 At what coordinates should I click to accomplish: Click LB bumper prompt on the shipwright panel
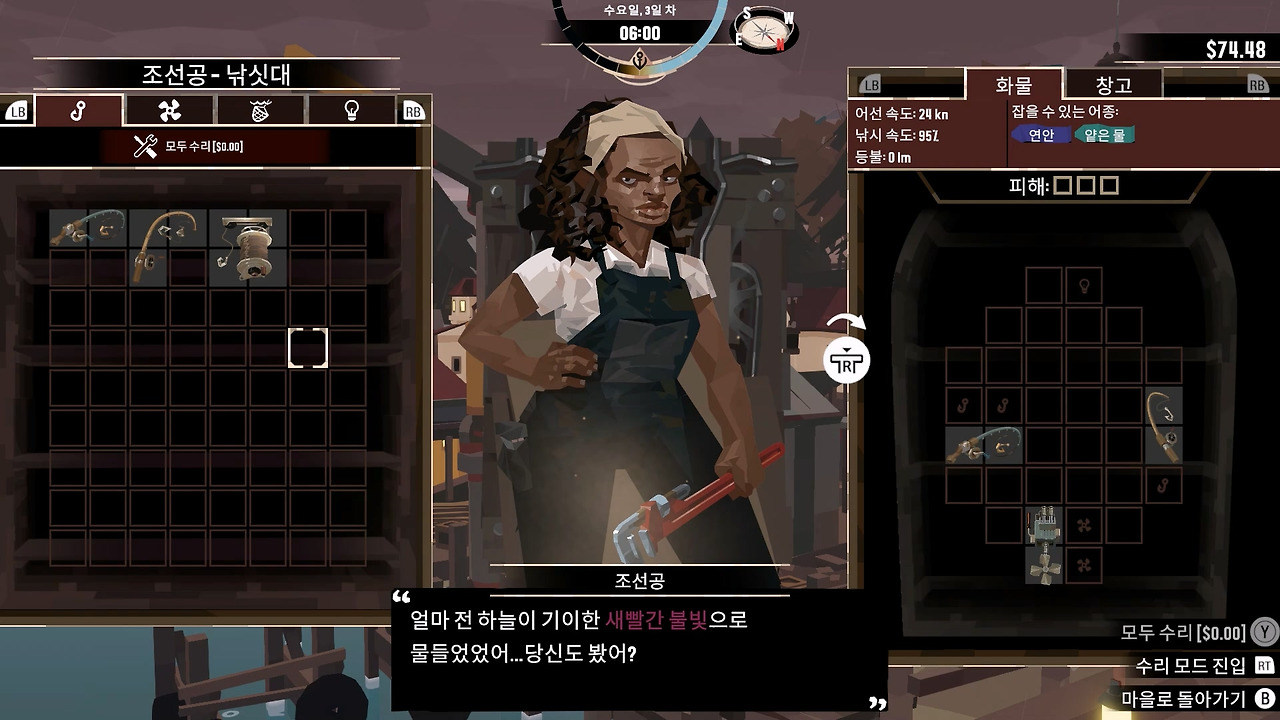(18, 110)
